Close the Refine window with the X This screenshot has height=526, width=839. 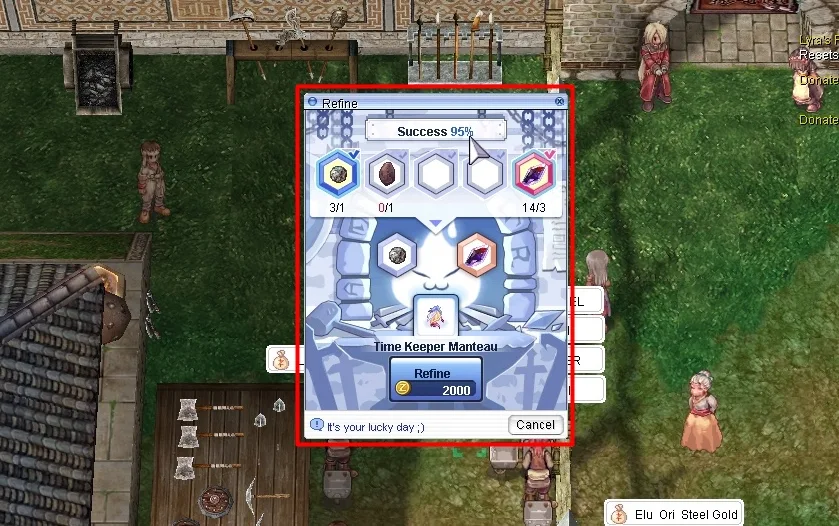[x=559, y=103]
